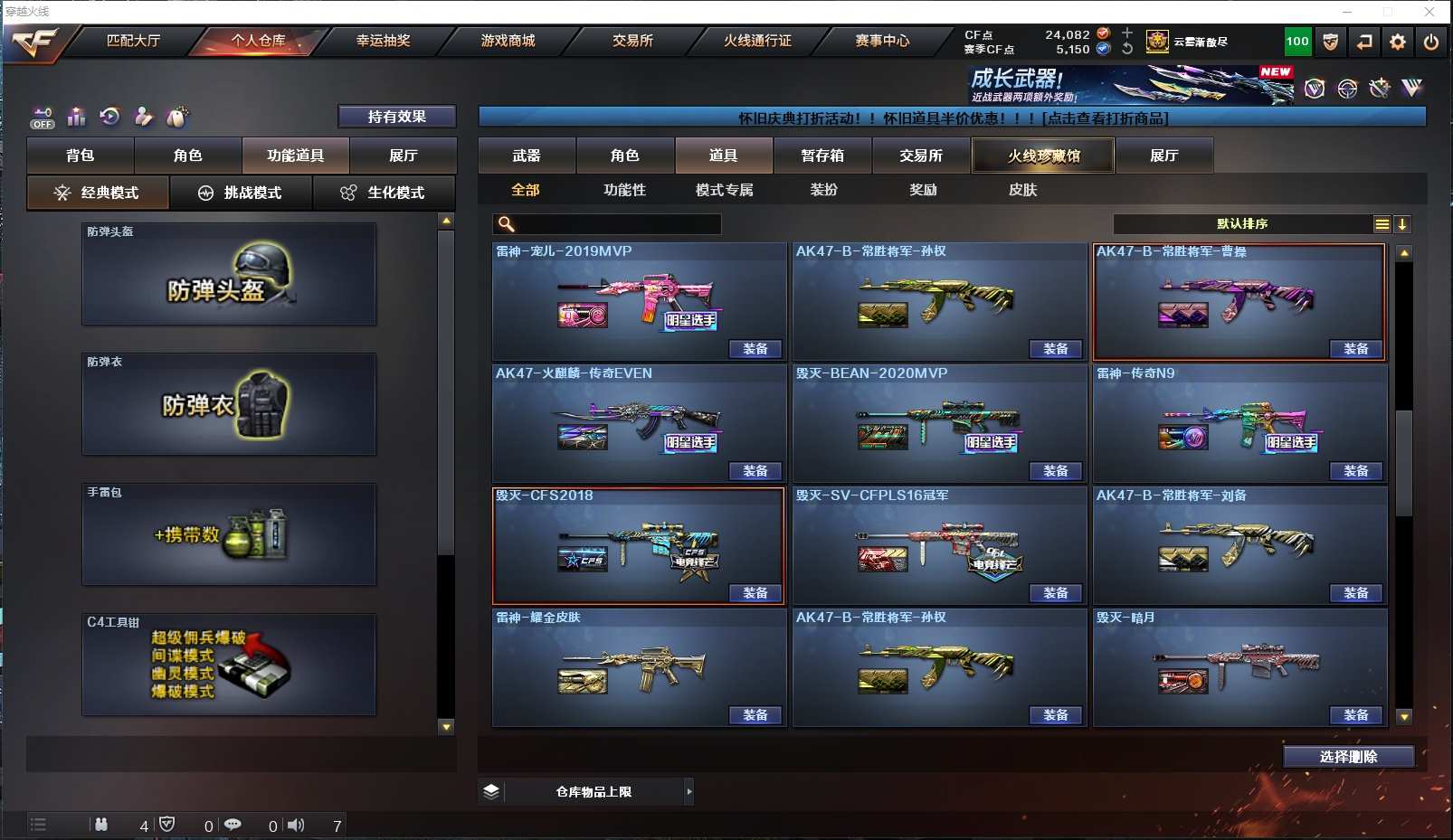Switch to the 武器 weapons tab
The image size is (1453, 840).
[527, 156]
